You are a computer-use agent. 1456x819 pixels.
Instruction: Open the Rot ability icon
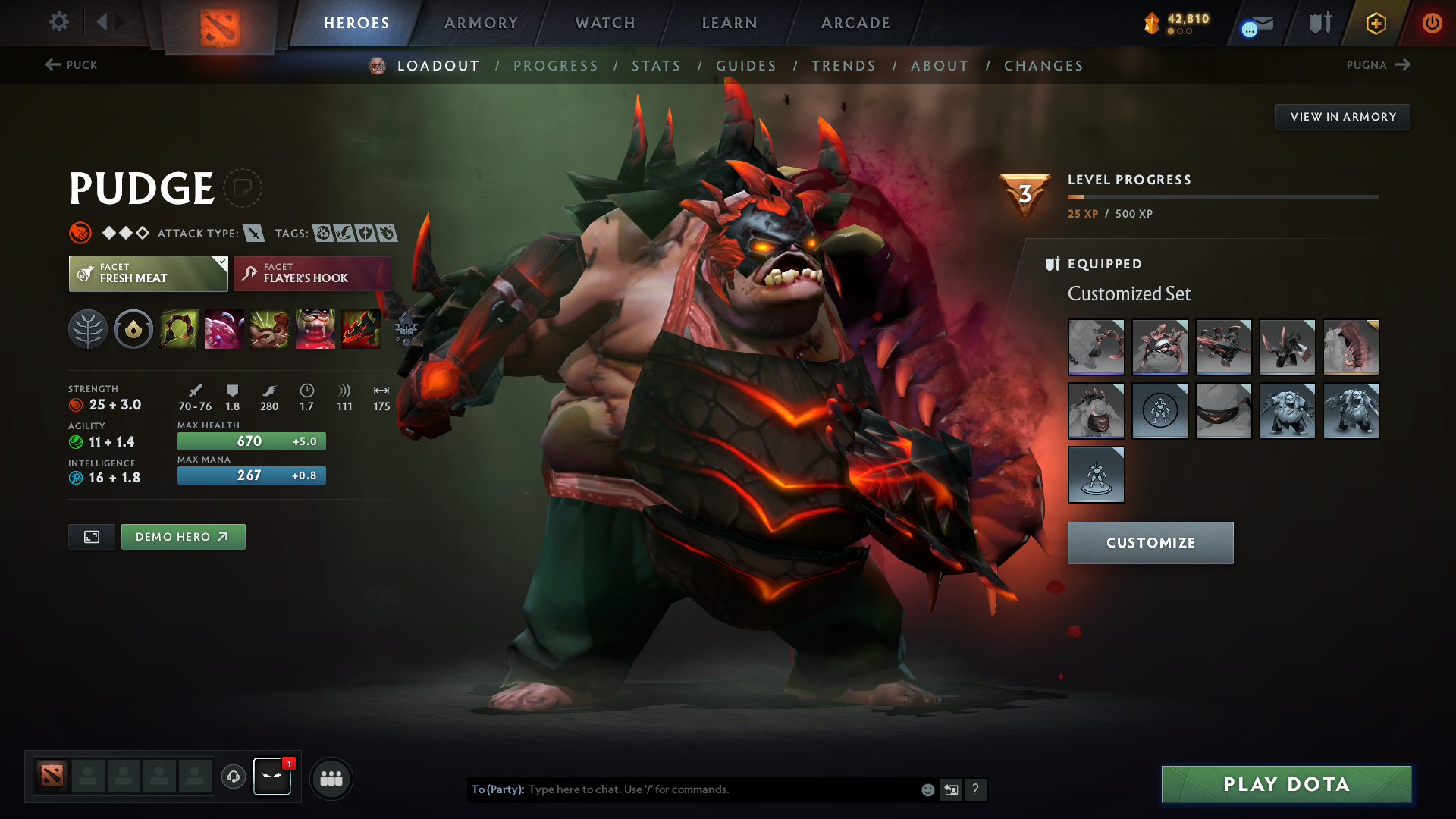click(x=224, y=329)
